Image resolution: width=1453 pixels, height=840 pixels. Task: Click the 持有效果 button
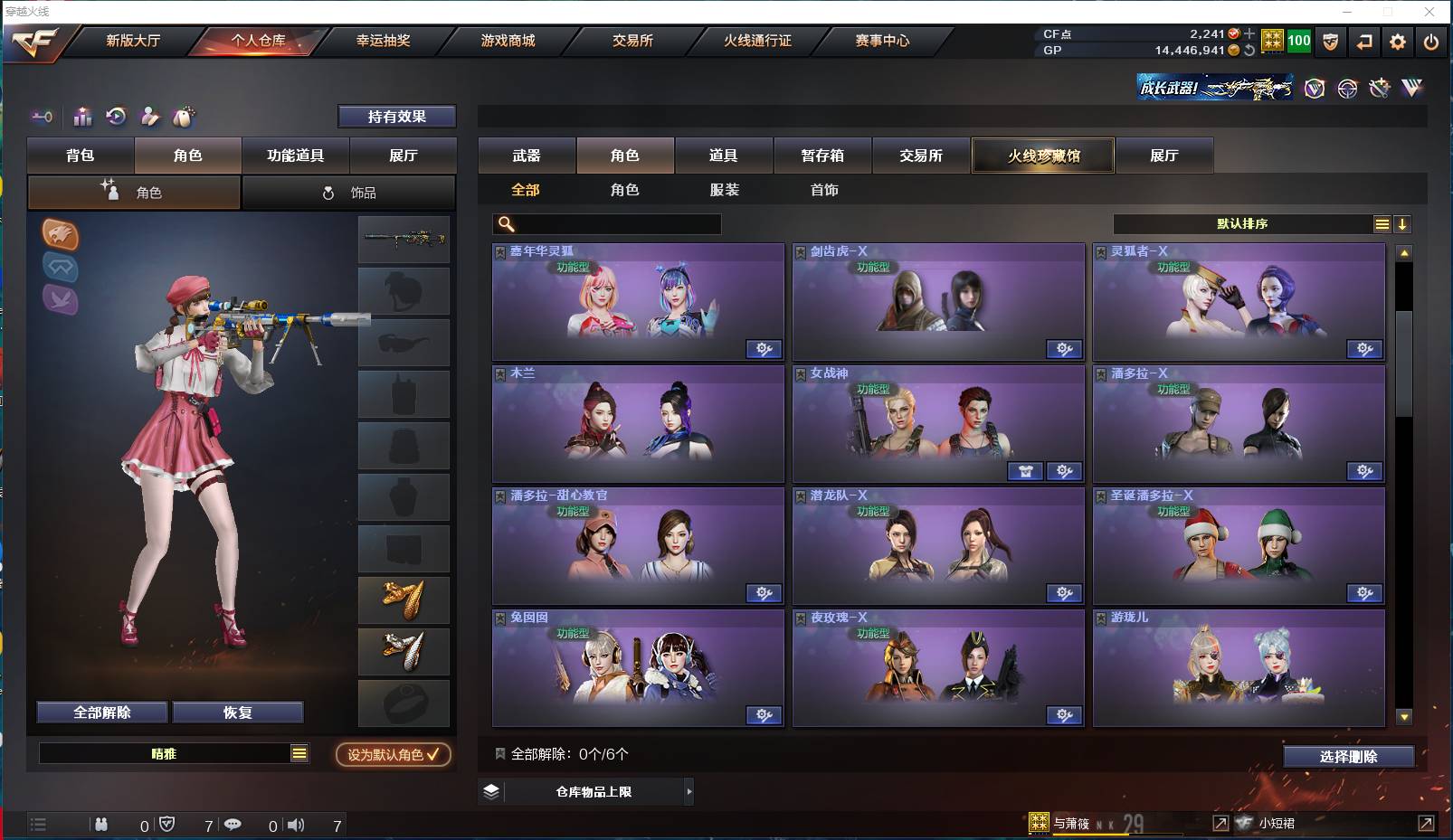(x=397, y=116)
